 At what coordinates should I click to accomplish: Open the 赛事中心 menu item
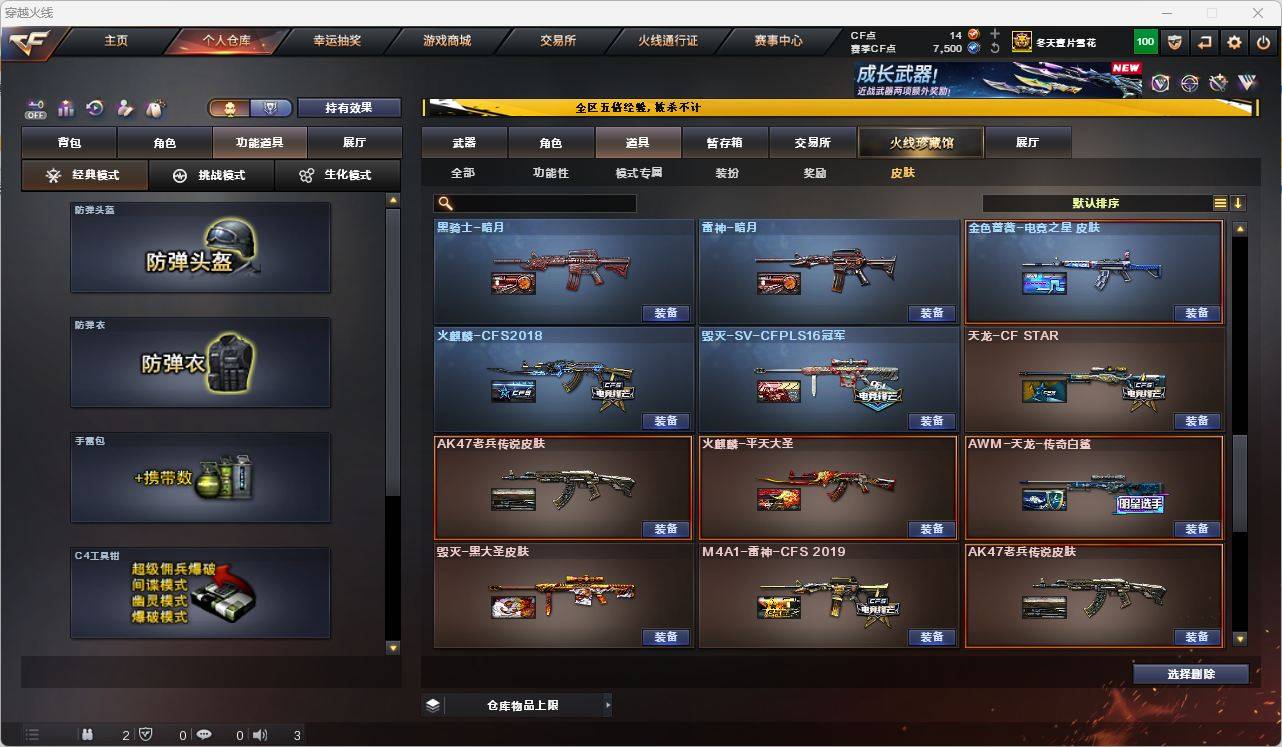pyautogui.click(x=778, y=41)
